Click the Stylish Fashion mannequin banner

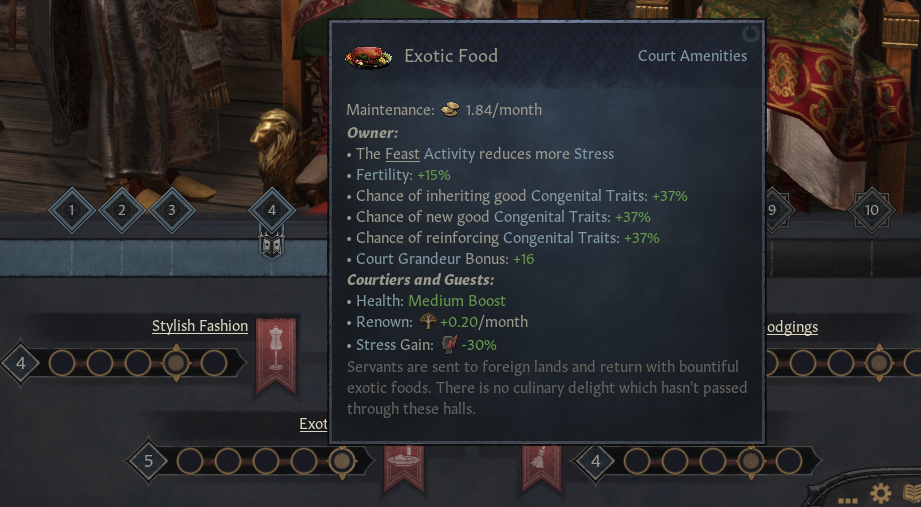[276, 352]
